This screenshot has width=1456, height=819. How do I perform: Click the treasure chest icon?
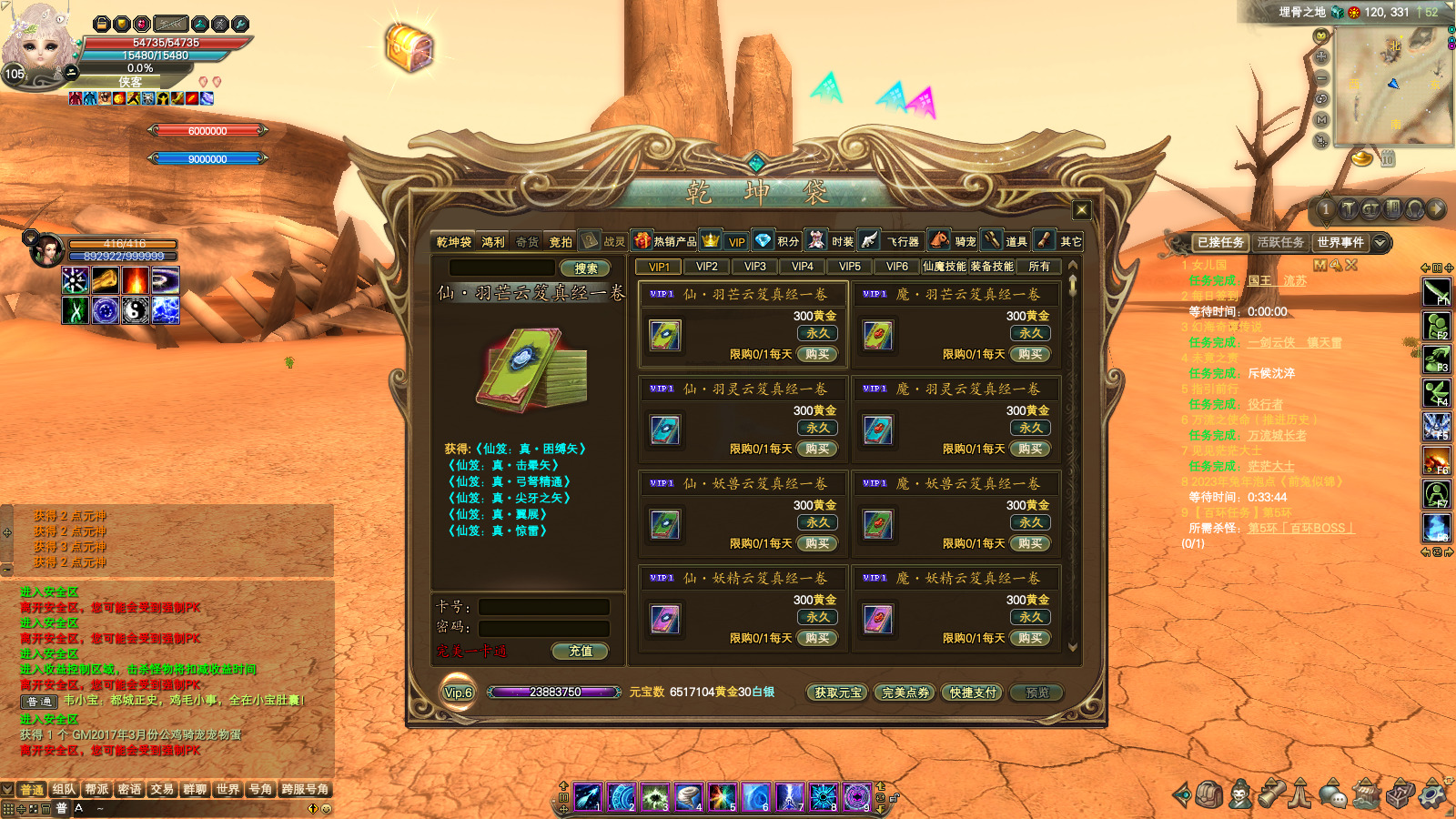pyautogui.click(x=409, y=47)
